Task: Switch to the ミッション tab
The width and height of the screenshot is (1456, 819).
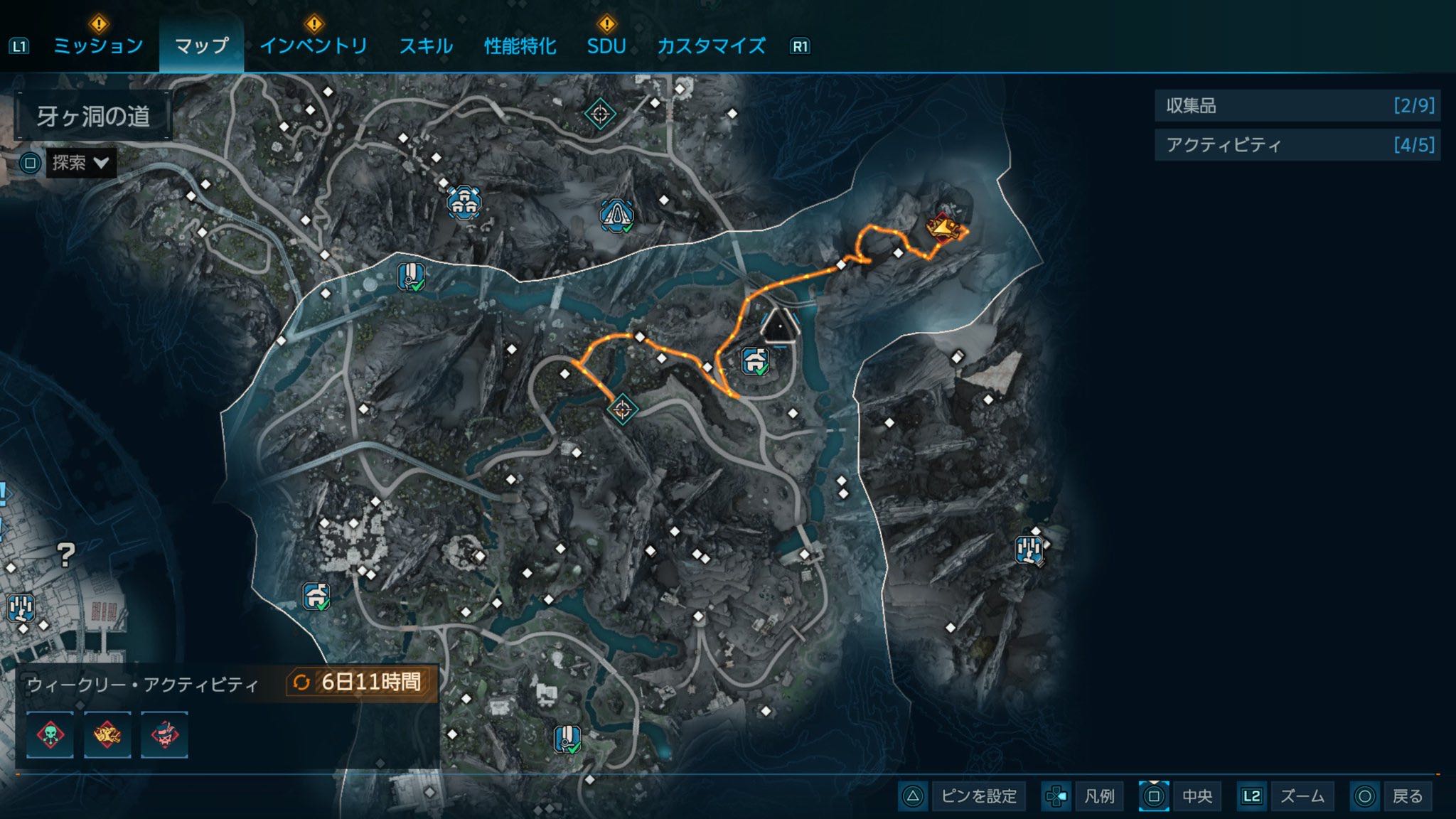Action: (99, 46)
